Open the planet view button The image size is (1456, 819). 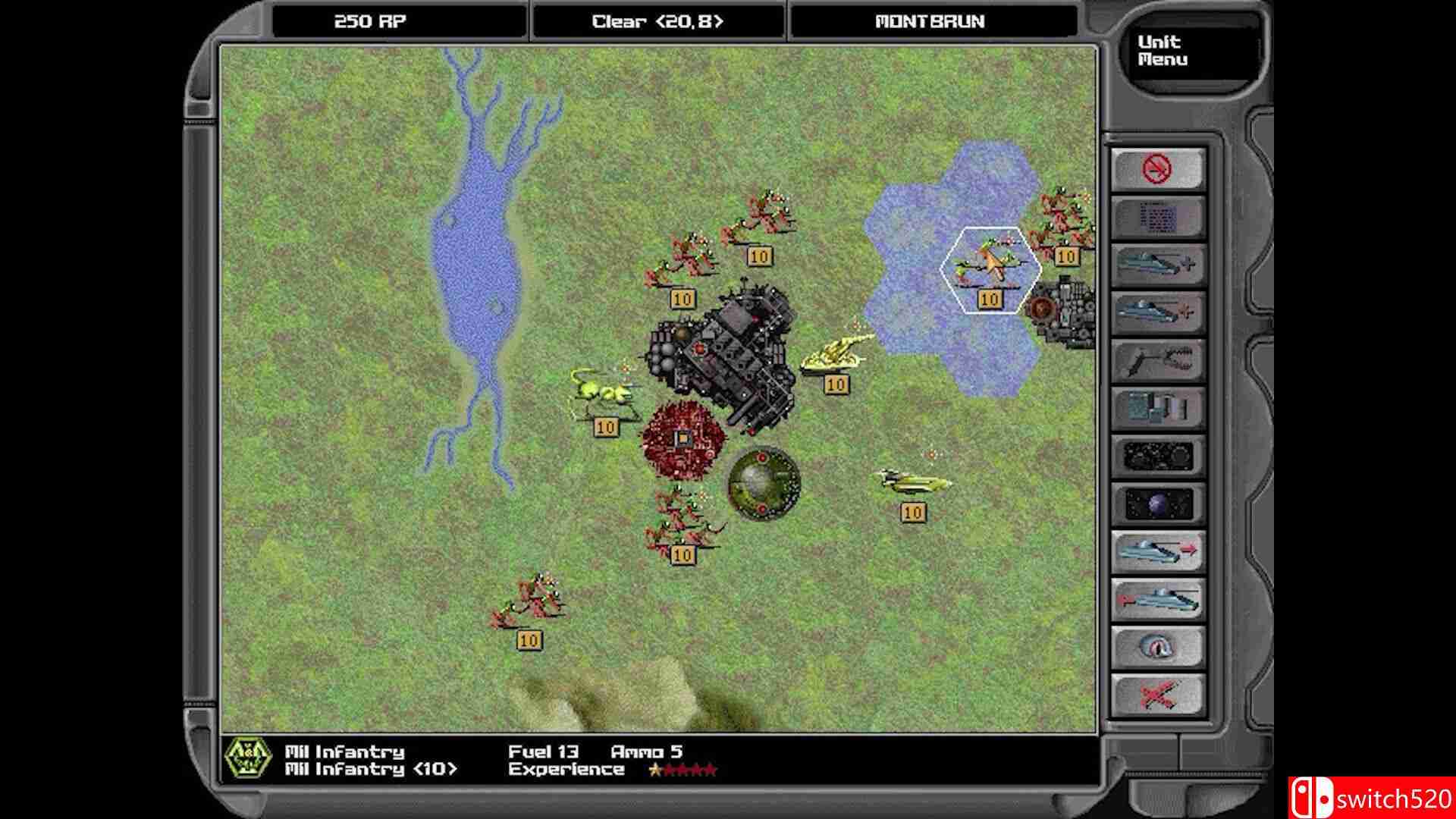pos(1157,504)
